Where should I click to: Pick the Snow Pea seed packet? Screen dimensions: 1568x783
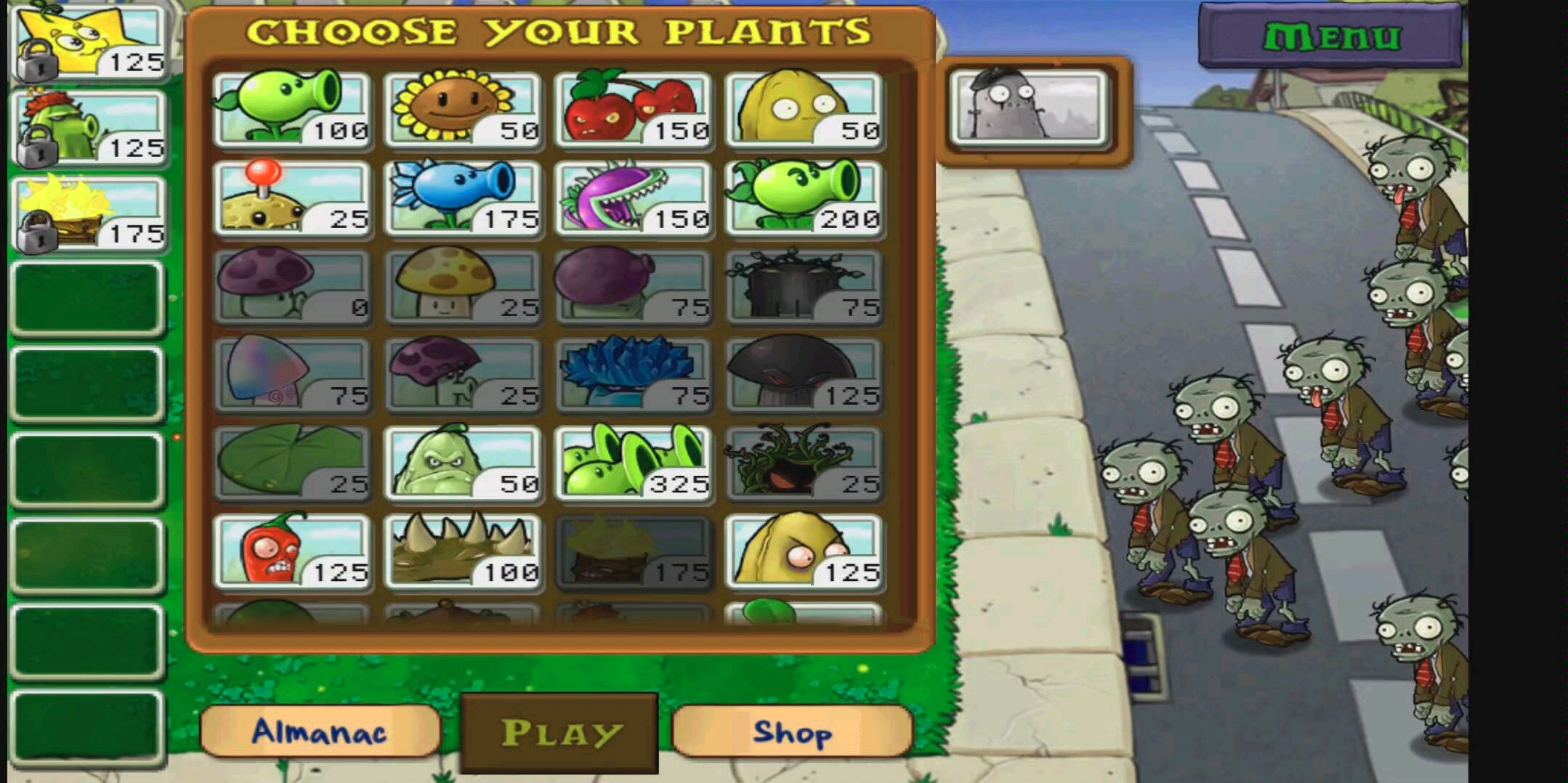[x=465, y=200]
